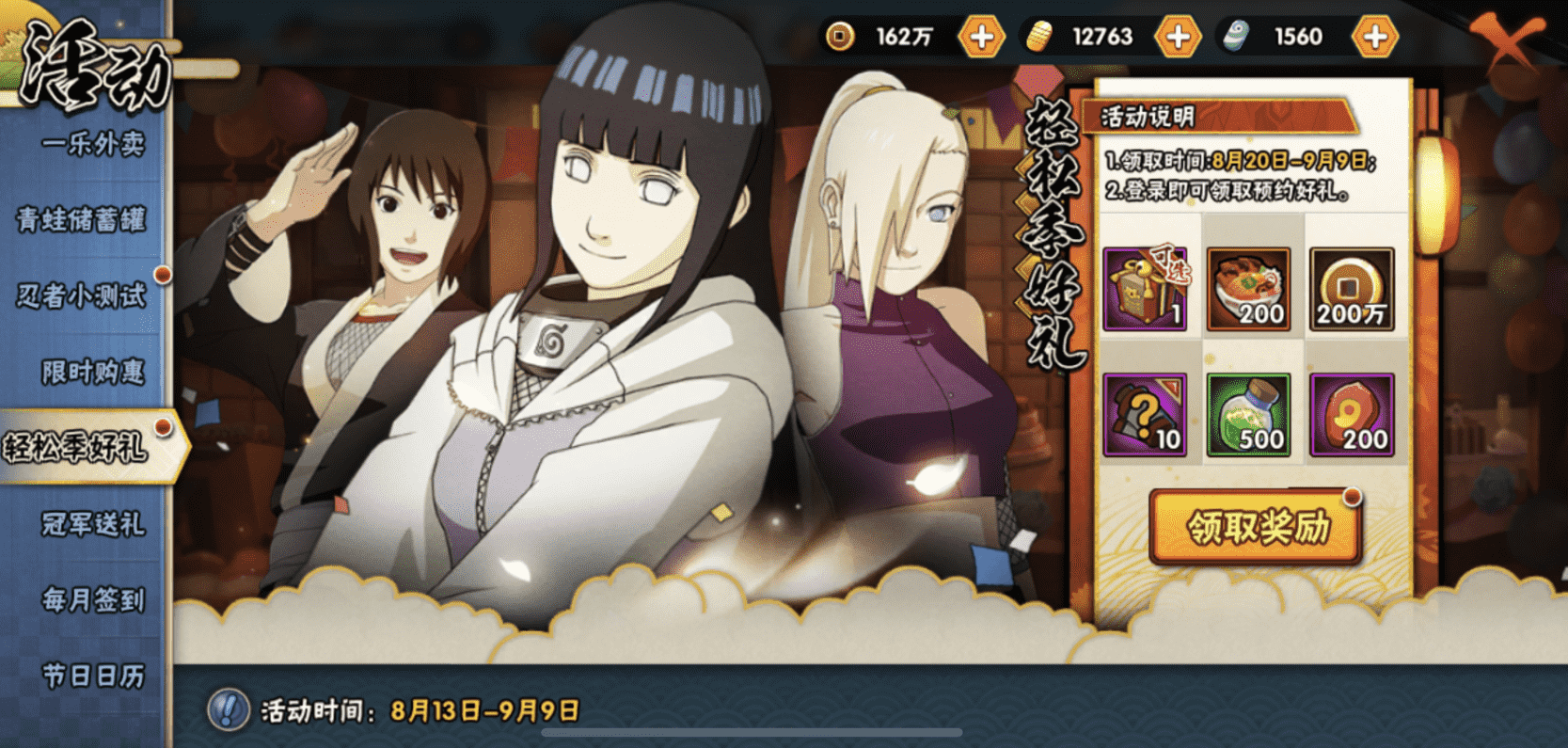
Task: Select the 轻松季好礼 tab
Action: (x=77, y=447)
